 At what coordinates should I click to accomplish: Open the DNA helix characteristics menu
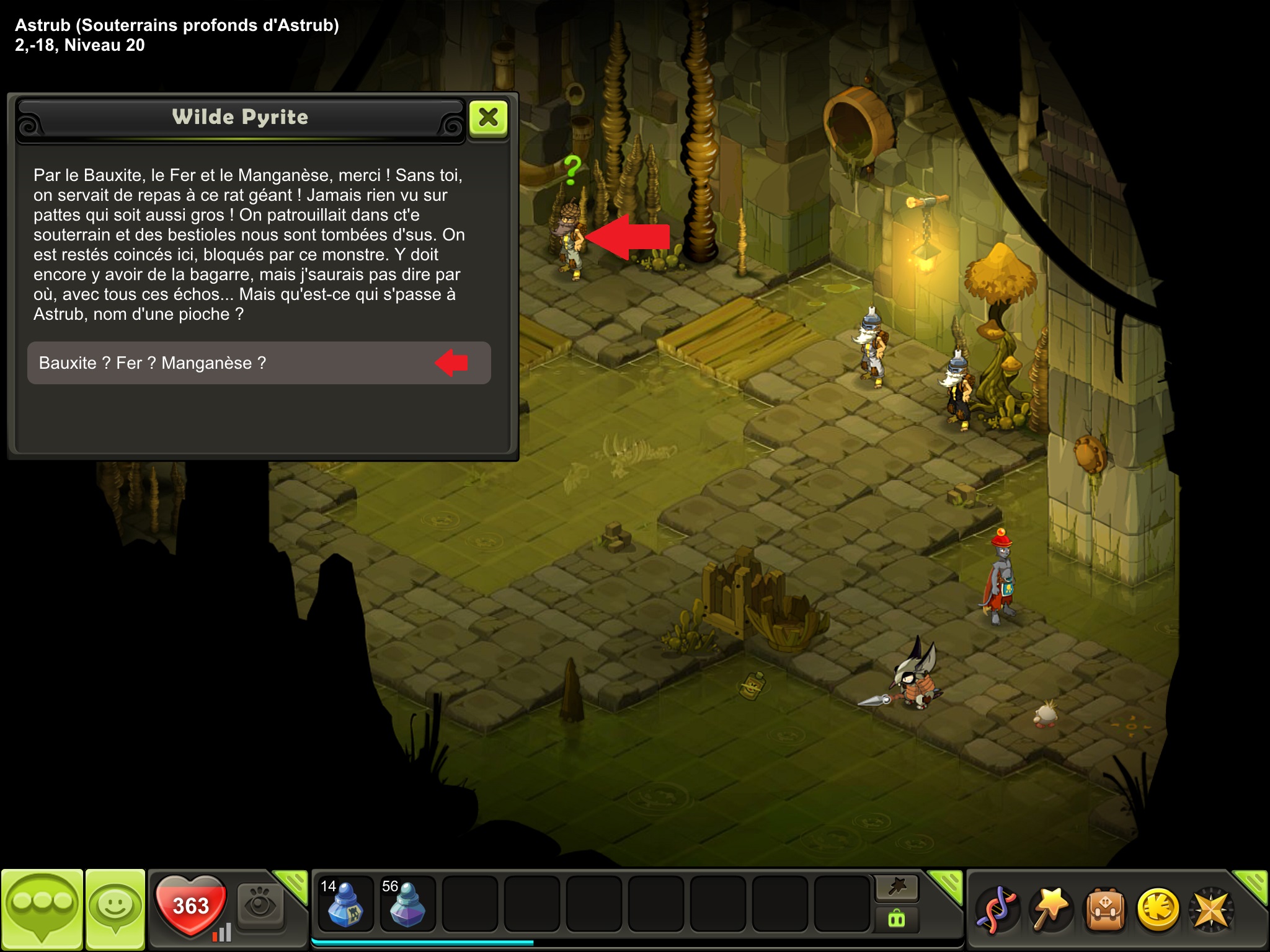pyautogui.click(x=997, y=910)
